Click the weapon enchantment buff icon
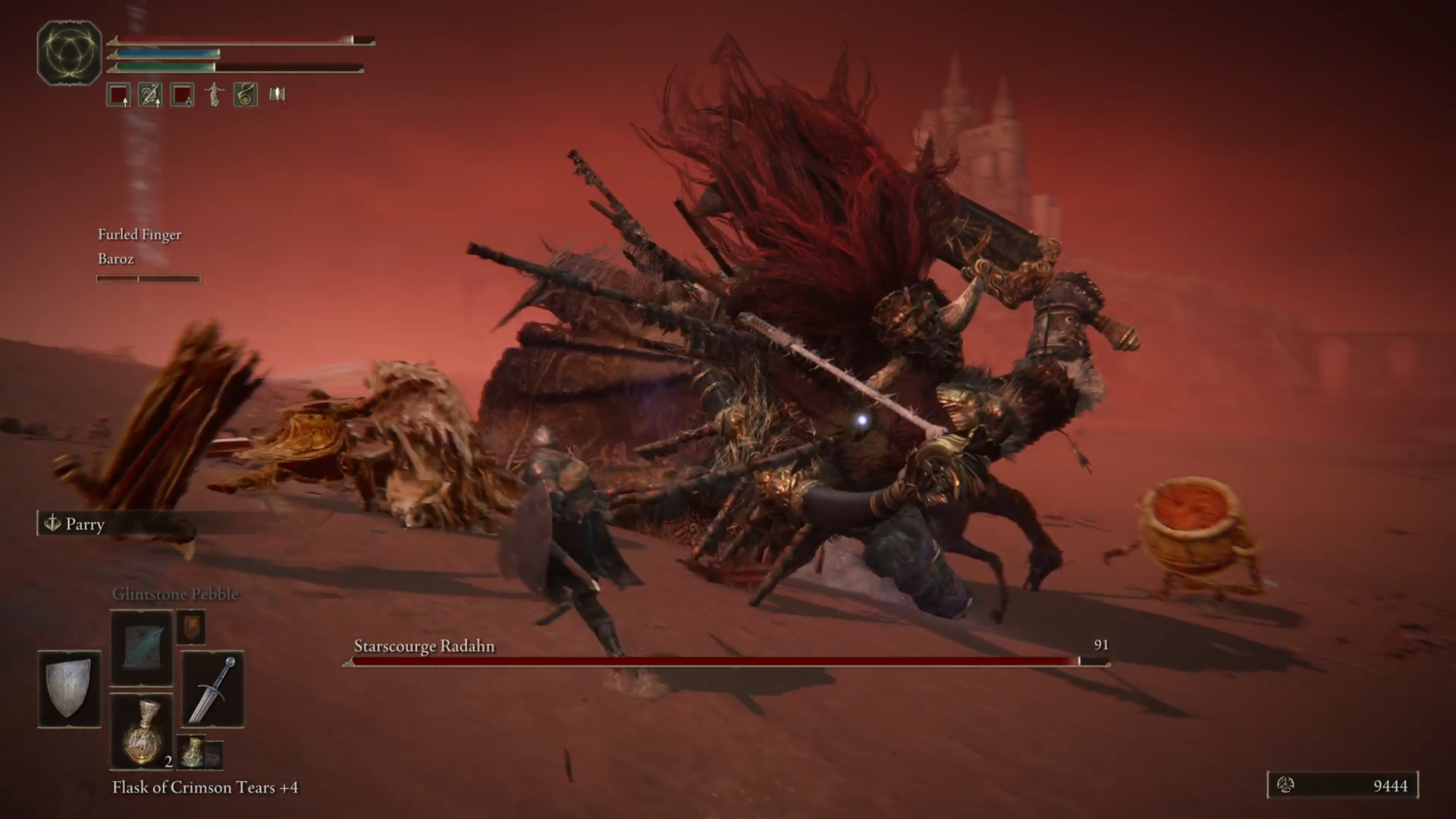 tap(149, 95)
